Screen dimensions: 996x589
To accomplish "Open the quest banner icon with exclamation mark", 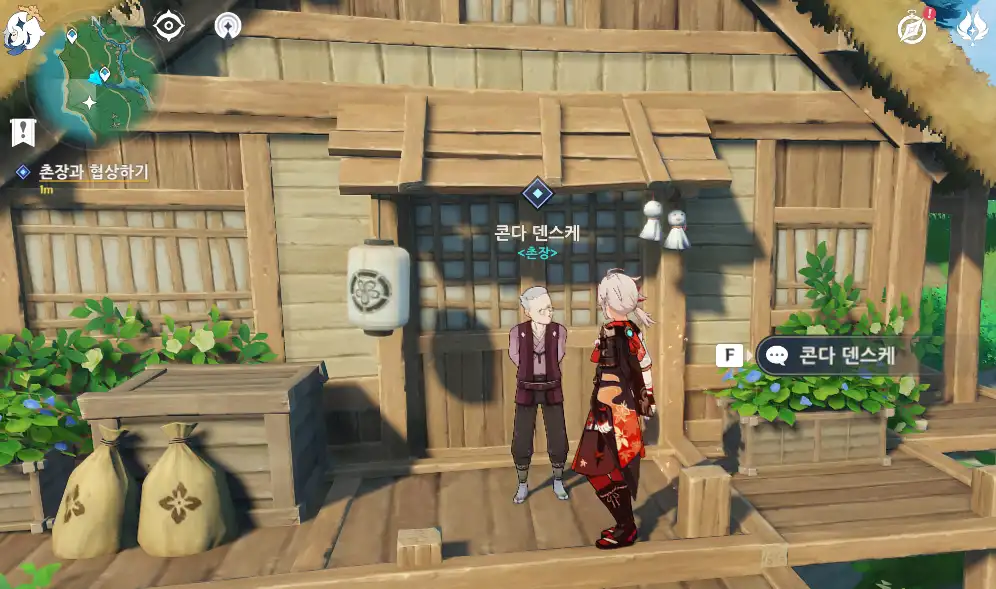I will click(x=22, y=131).
